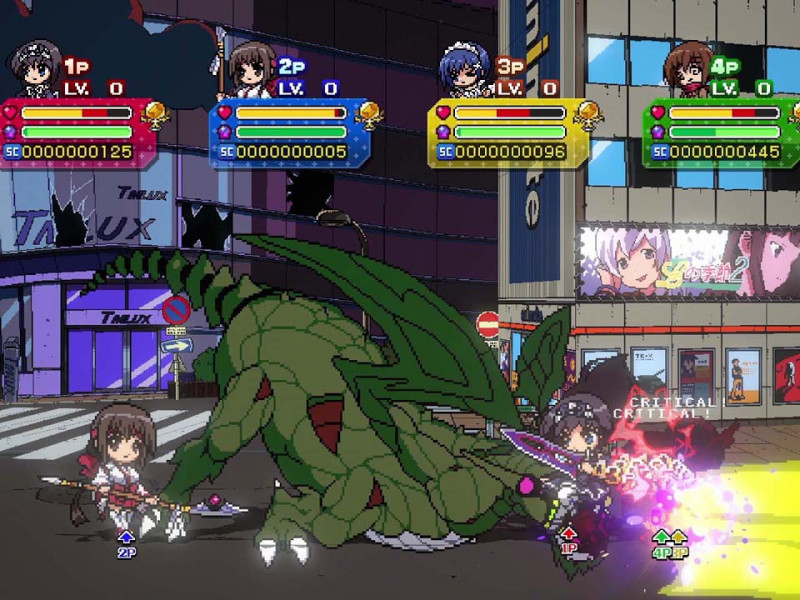Select the 1P character portrait
Image resolution: width=800 pixels, height=600 pixels.
pos(34,70)
